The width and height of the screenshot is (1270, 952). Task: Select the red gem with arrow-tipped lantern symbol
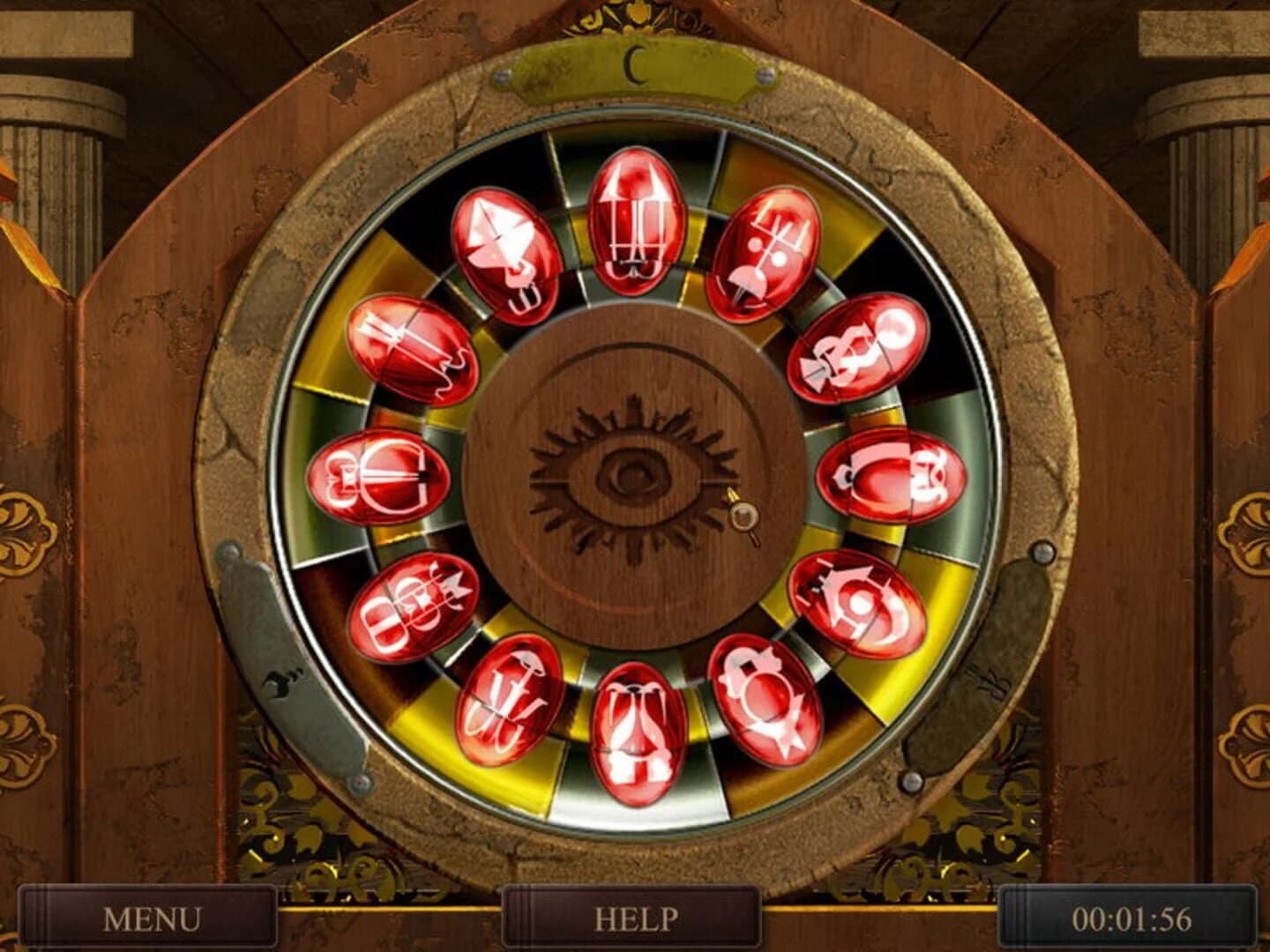[637, 220]
